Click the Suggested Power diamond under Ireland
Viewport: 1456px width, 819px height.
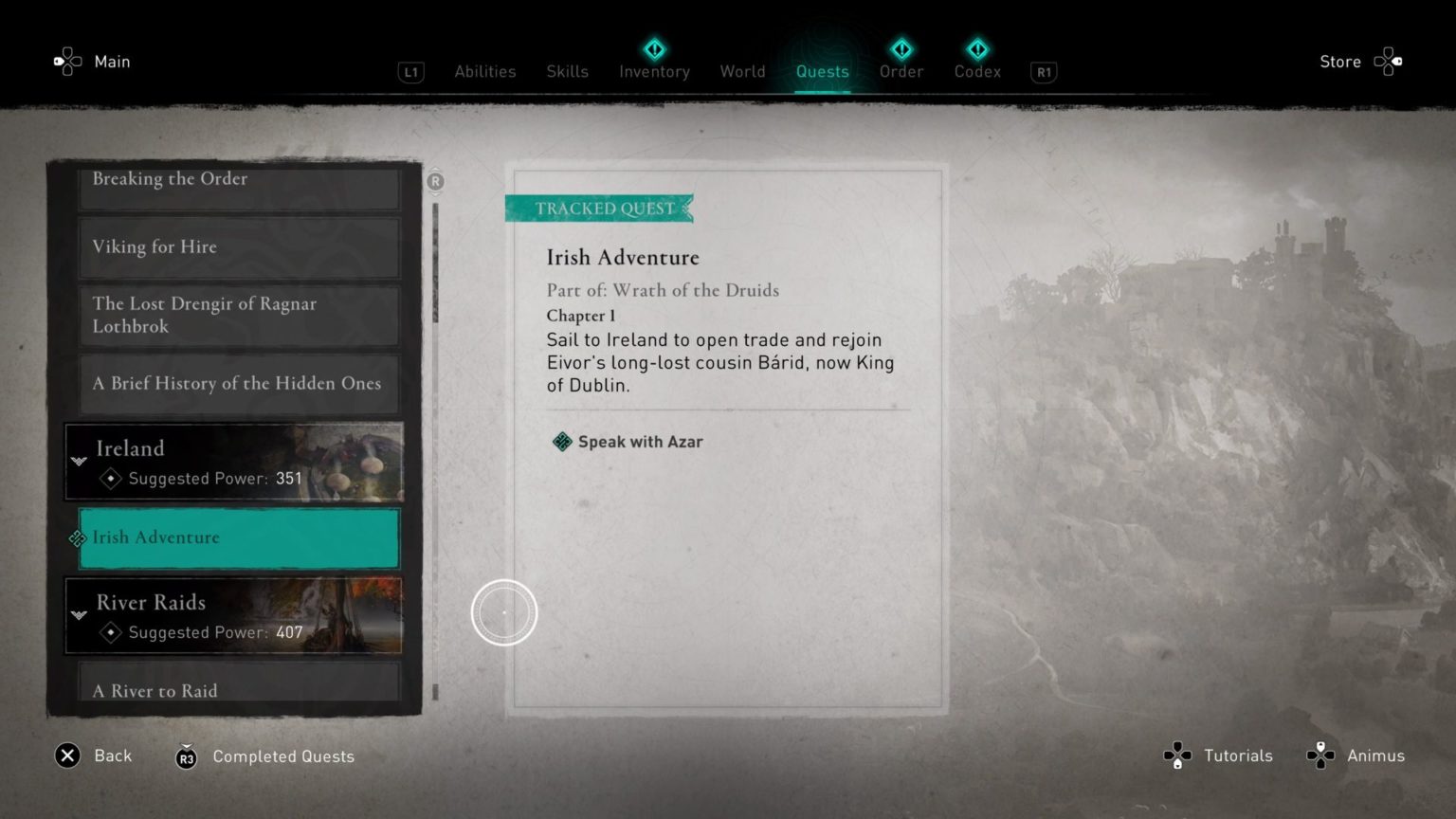[110, 479]
